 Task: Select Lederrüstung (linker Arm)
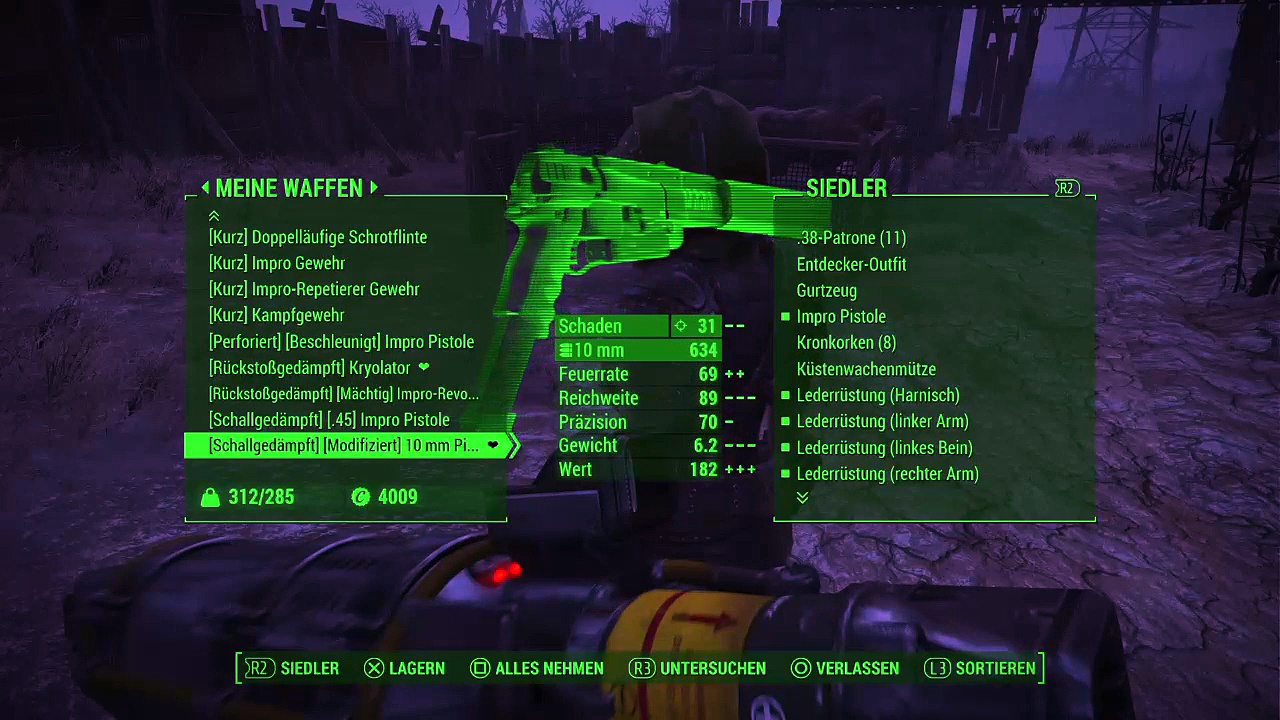pos(882,421)
